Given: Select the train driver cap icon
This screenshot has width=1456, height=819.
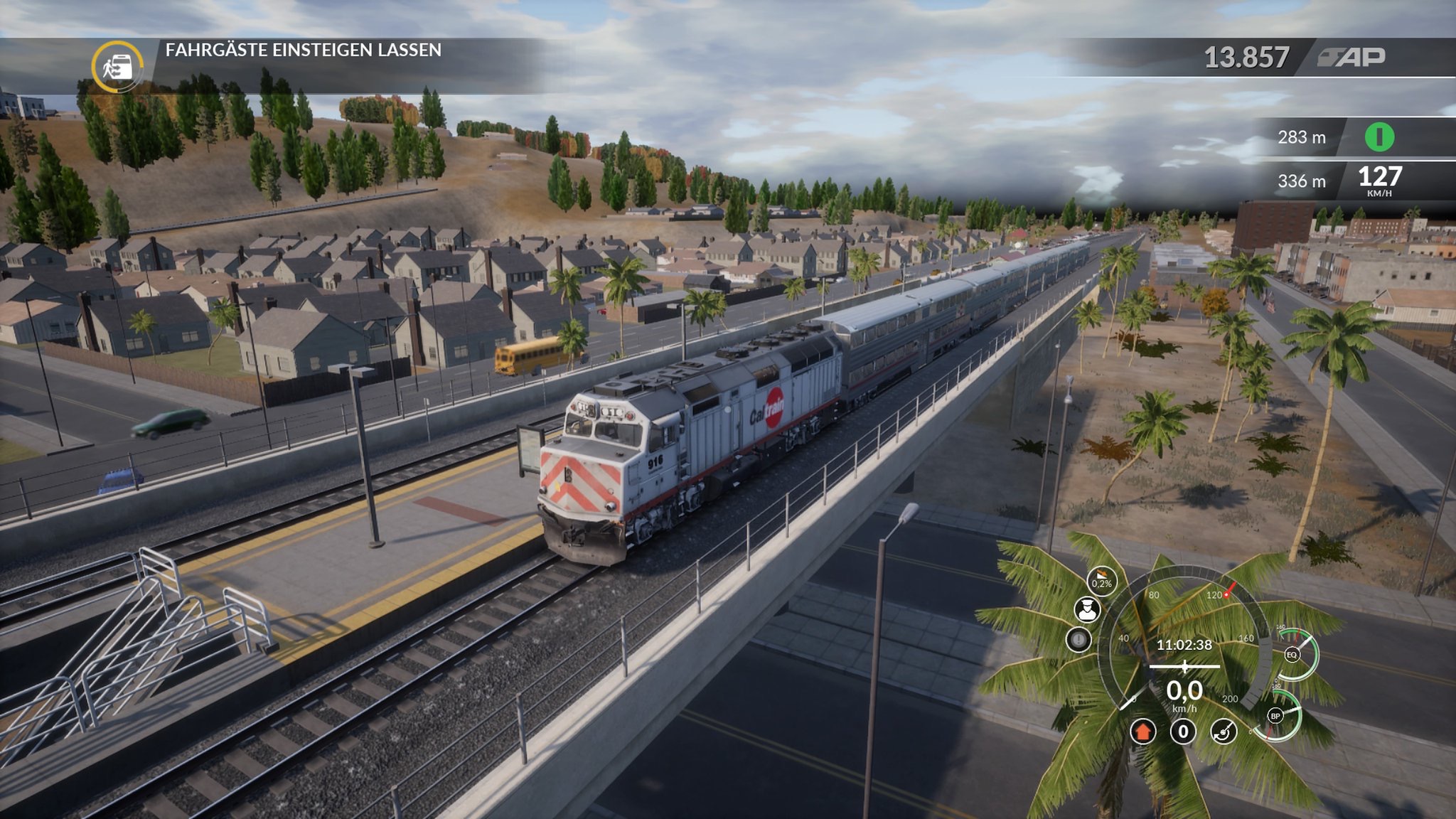Looking at the screenshot, I should (x=1086, y=610).
